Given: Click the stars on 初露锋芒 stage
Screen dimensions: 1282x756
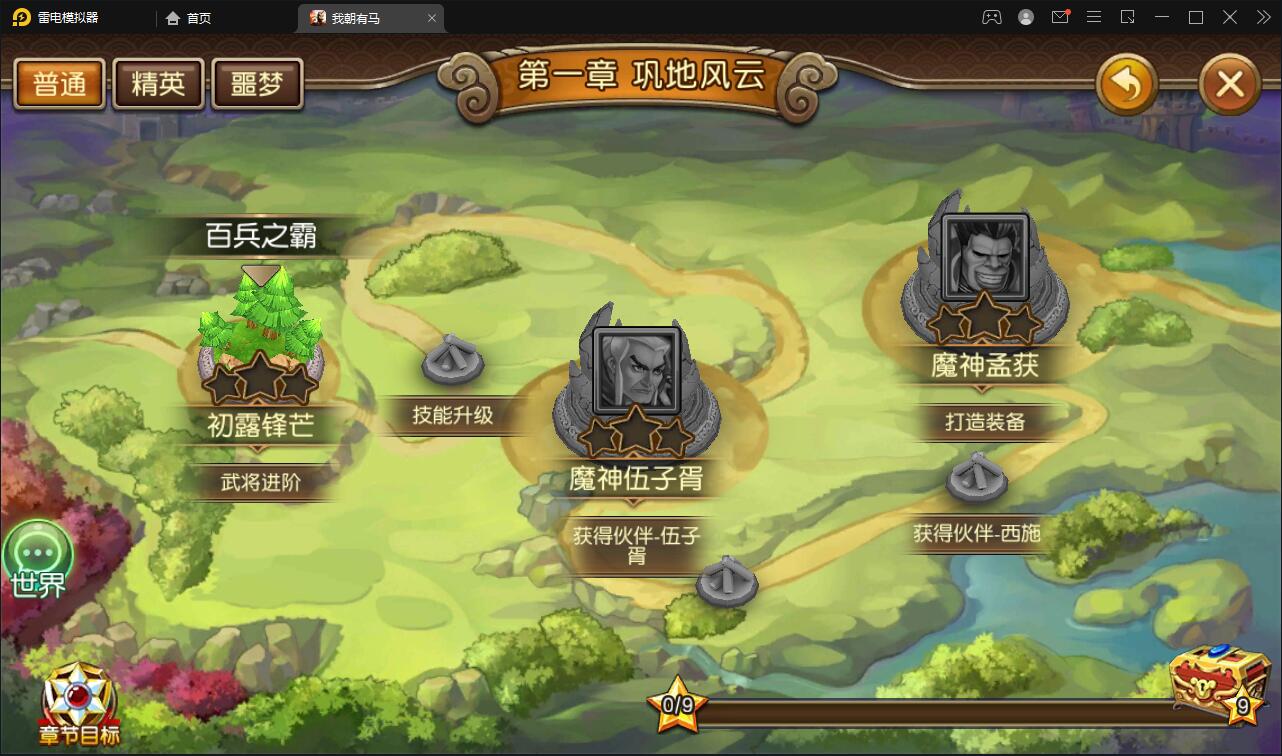Looking at the screenshot, I should tap(258, 380).
